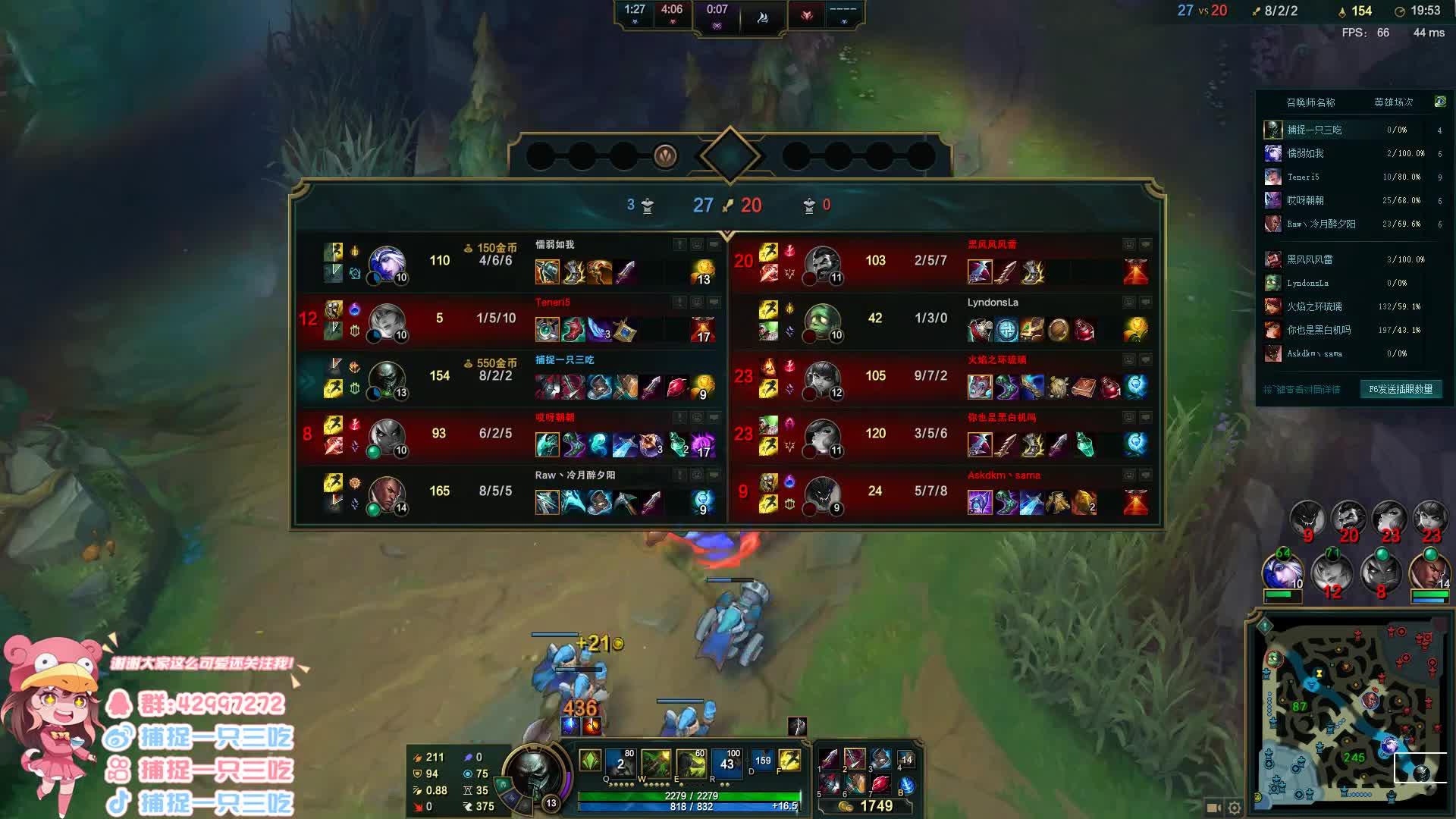Open the settings gear beside minimap
1456x819 pixels.
1235,808
